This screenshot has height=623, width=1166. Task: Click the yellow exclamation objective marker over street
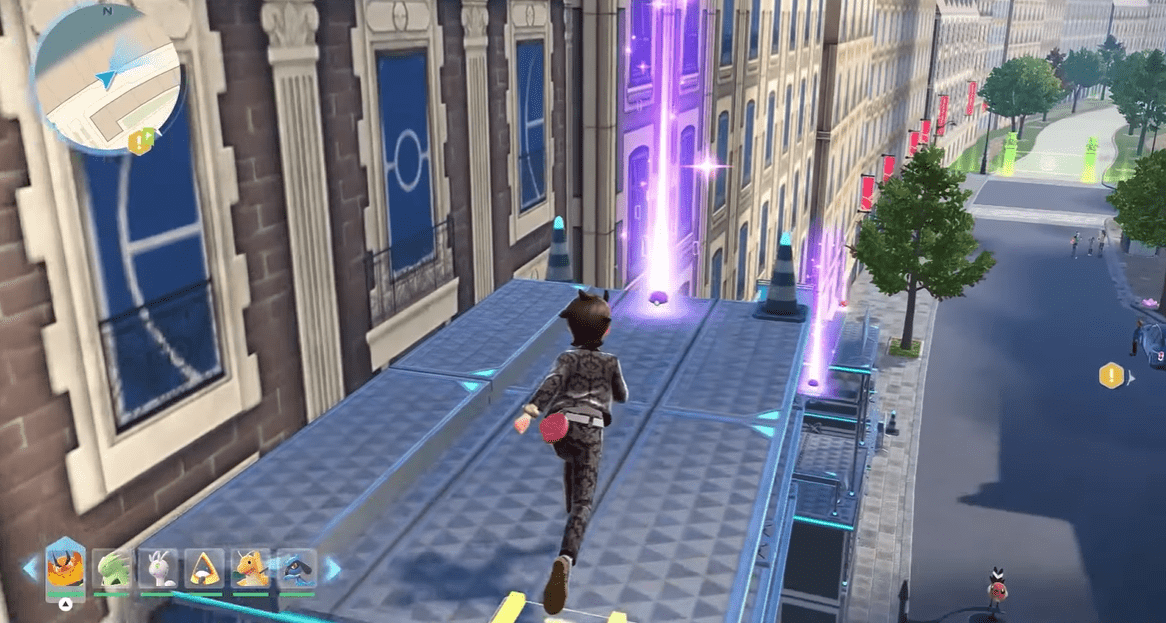1110,376
